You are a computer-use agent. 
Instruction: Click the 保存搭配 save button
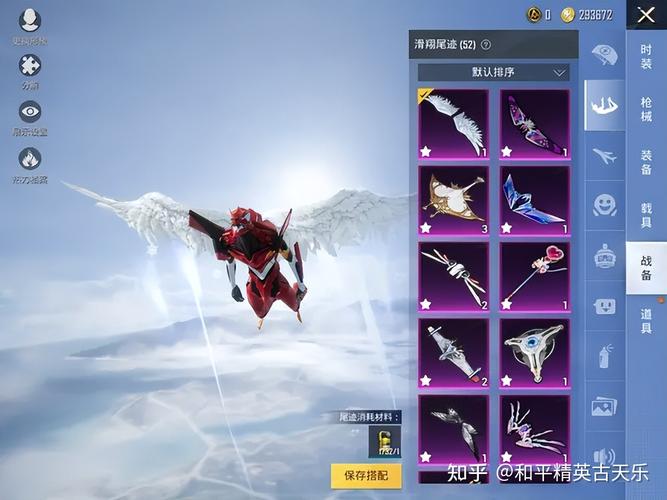click(x=365, y=475)
